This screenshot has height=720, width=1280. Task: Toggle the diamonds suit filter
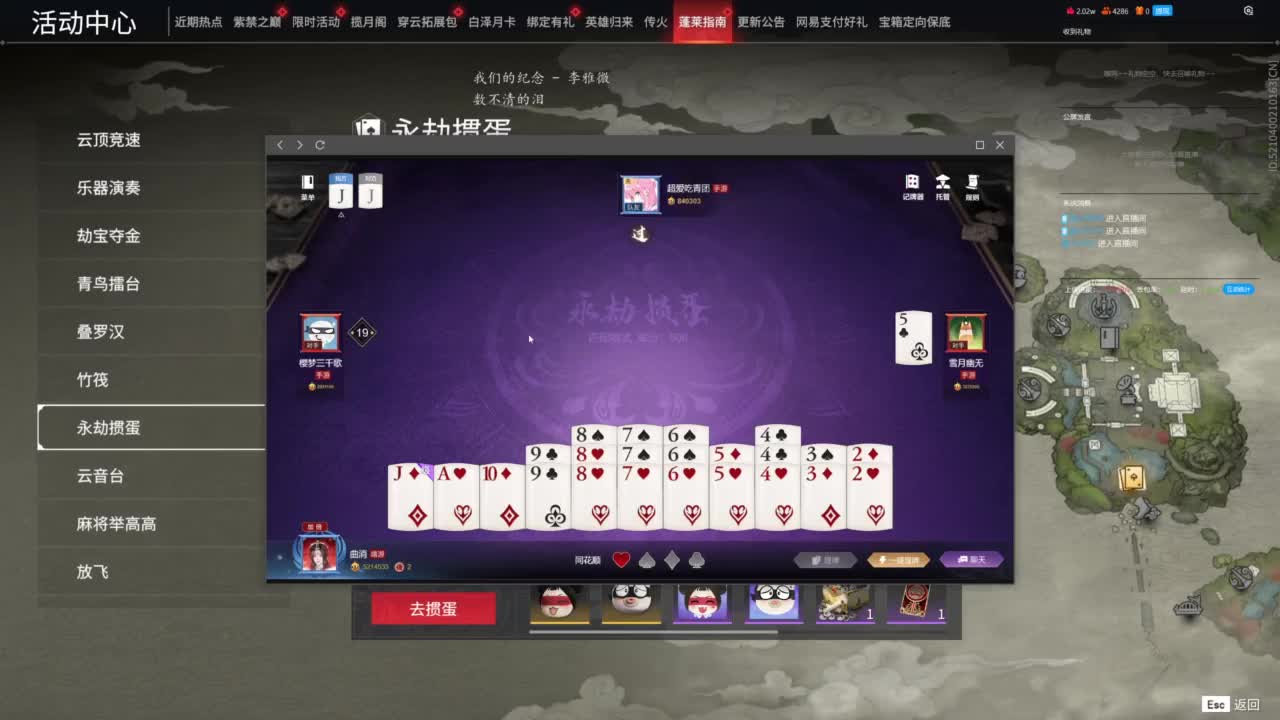[670, 559]
